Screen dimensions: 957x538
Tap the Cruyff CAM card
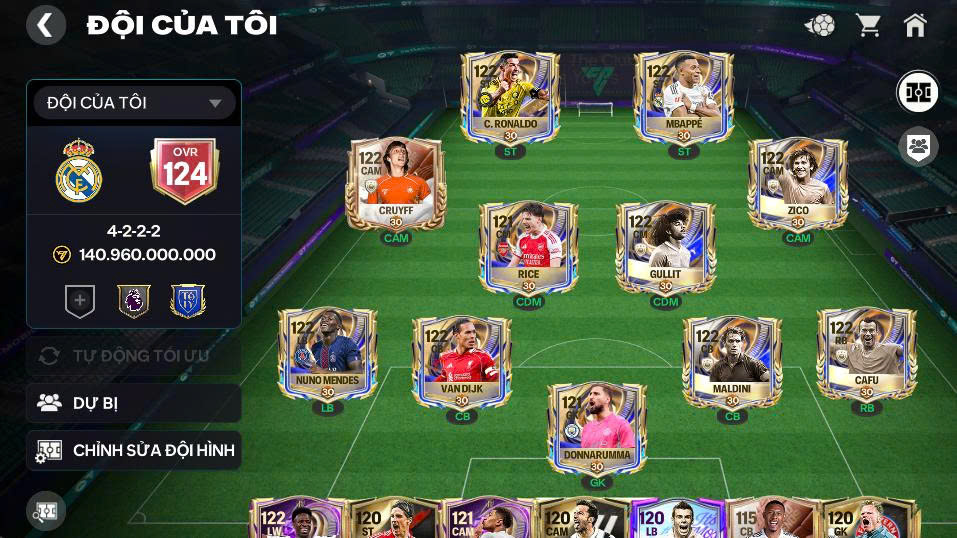click(396, 184)
